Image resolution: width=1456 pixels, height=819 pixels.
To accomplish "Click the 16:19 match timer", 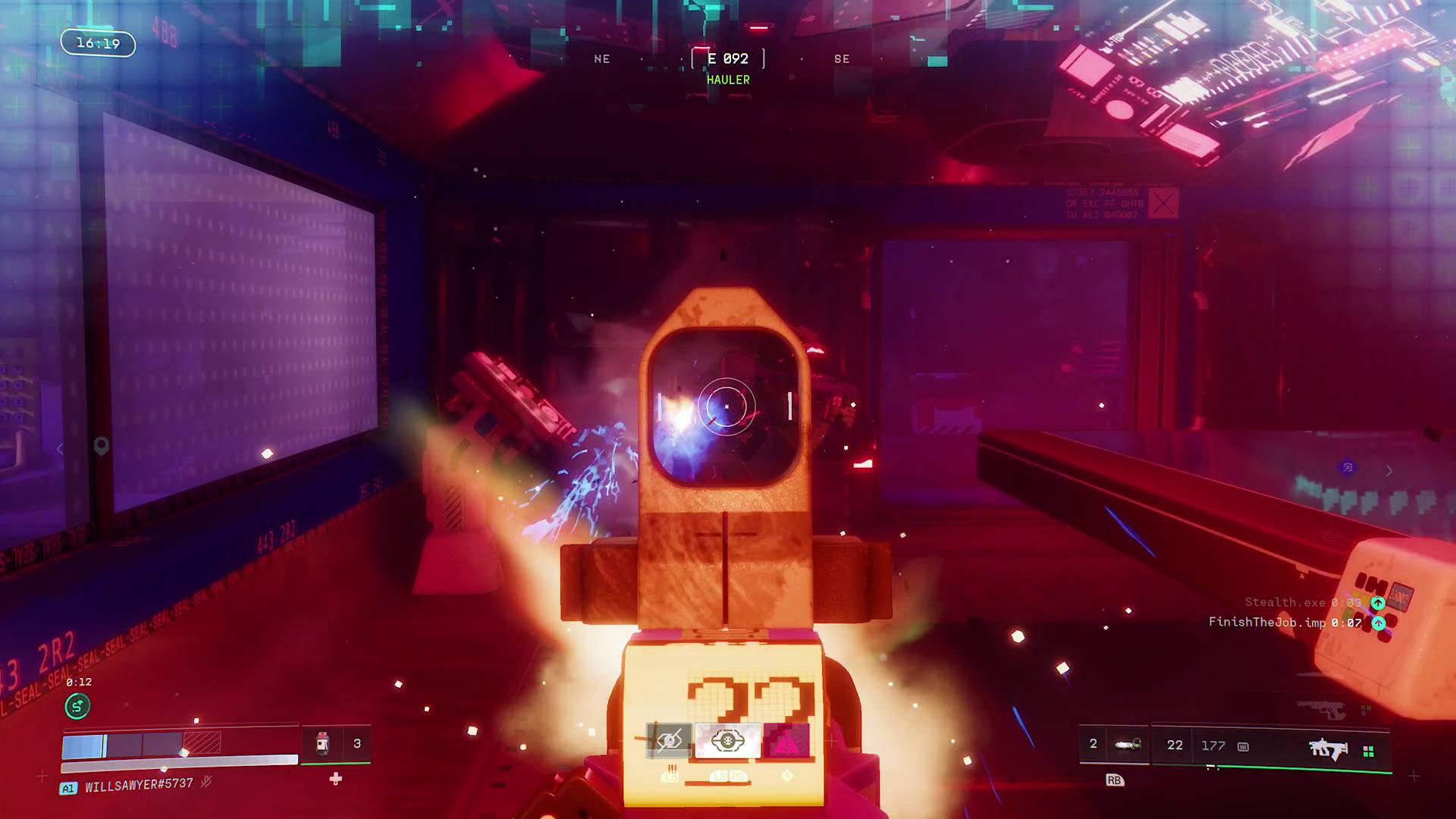I will click(97, 43).
